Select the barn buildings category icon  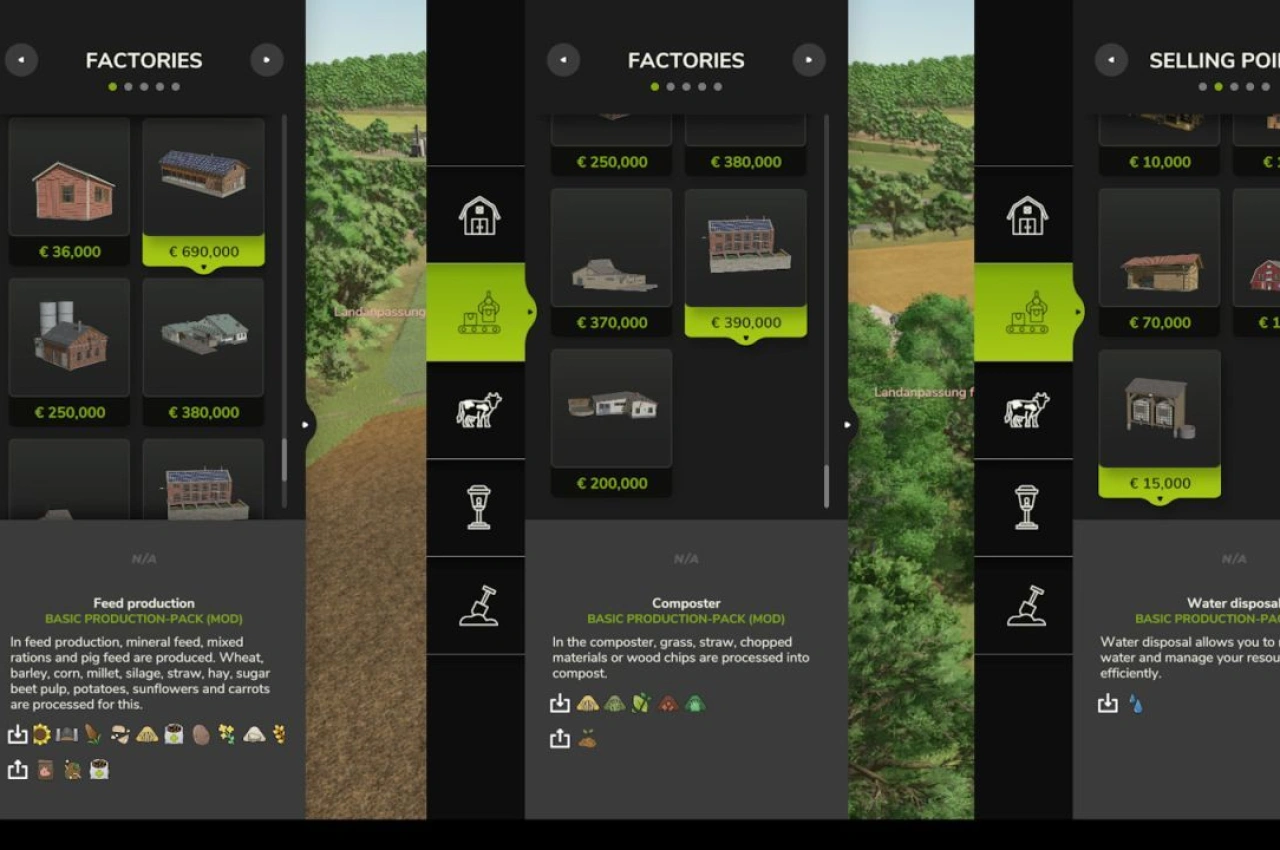point(477,215)
